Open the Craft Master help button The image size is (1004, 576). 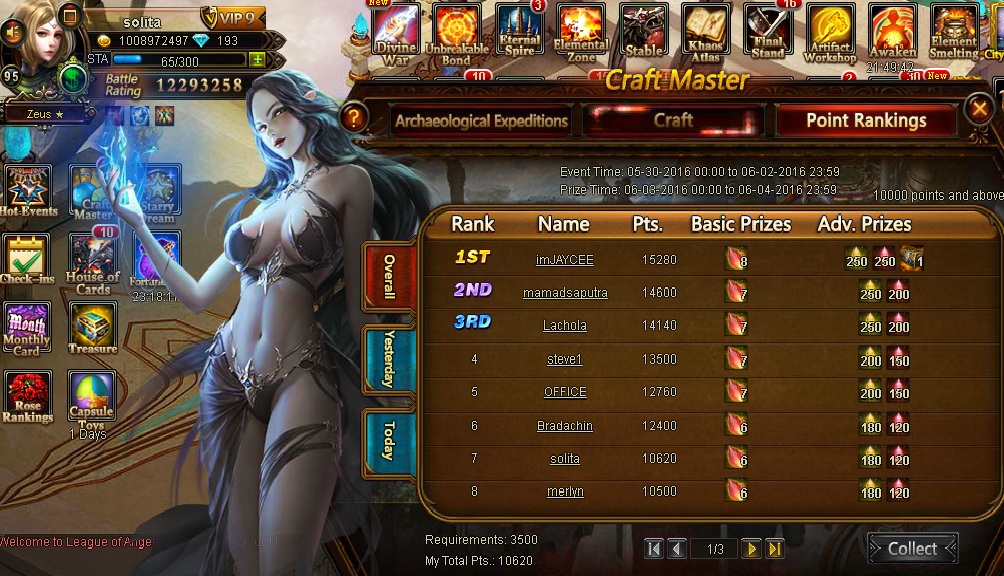click(x=352, y=118)
